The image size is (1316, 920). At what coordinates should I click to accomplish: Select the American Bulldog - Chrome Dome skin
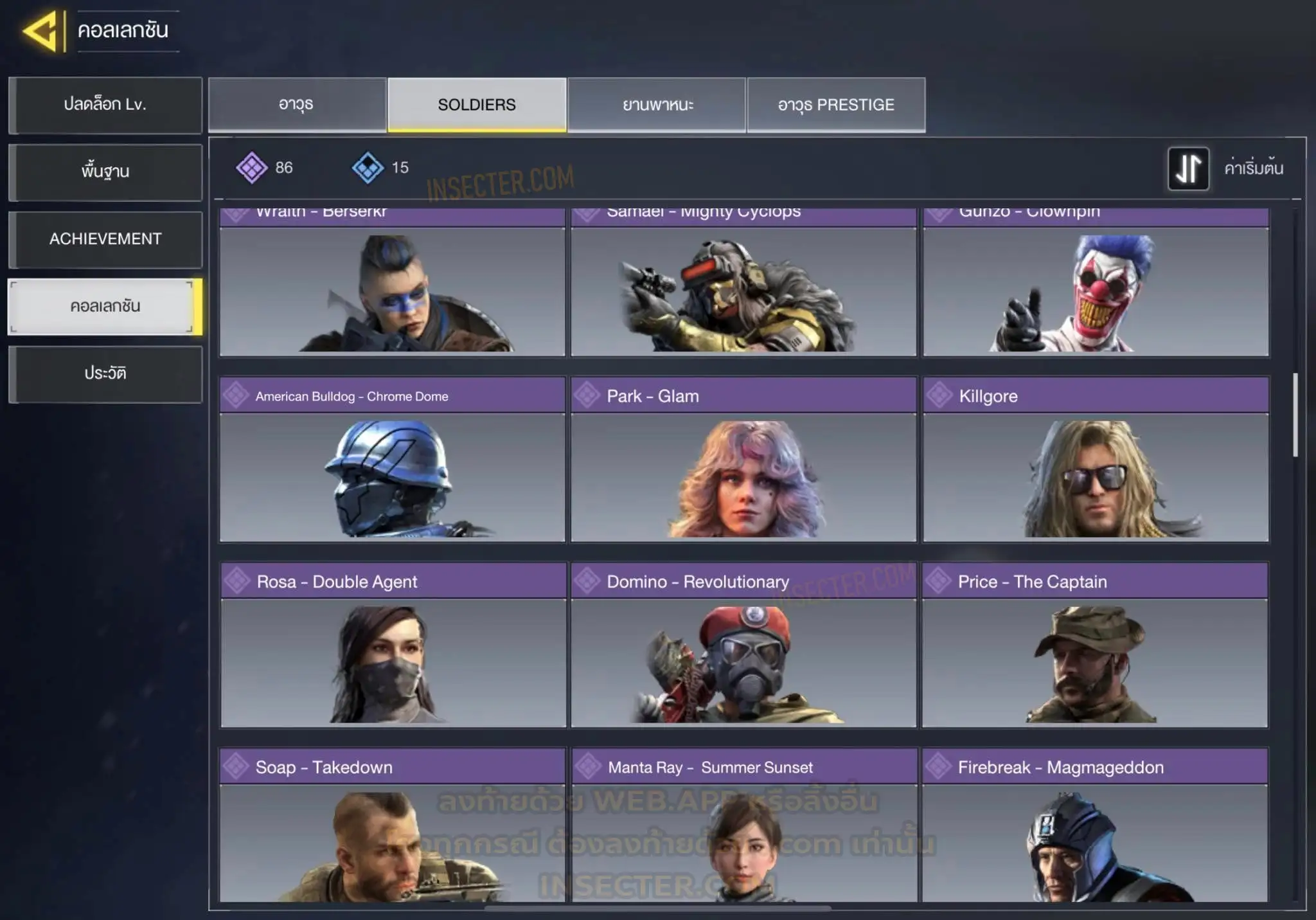pyautogui.click(x=392, y=460)
